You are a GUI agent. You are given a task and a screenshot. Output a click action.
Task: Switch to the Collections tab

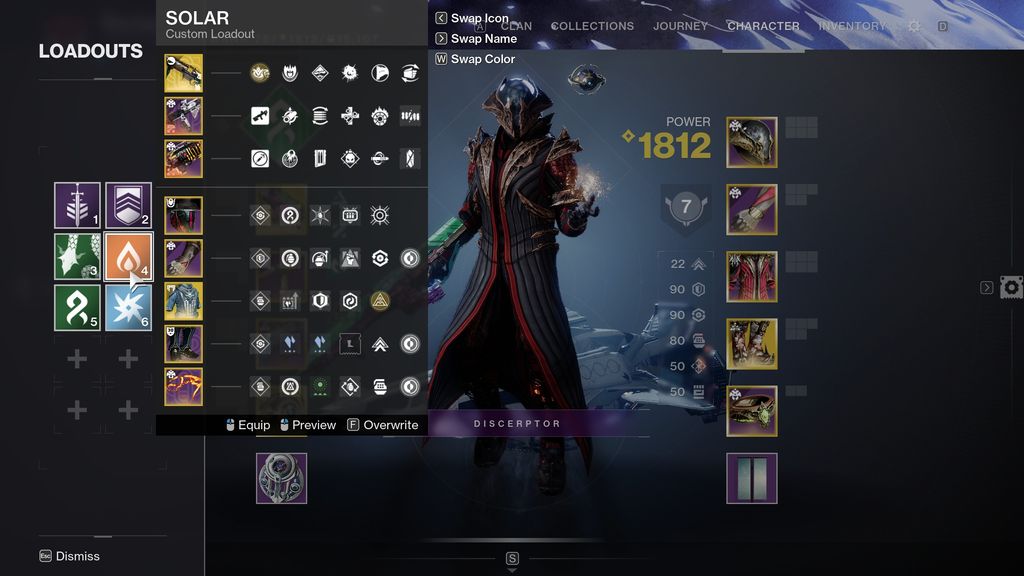[592, 26]
